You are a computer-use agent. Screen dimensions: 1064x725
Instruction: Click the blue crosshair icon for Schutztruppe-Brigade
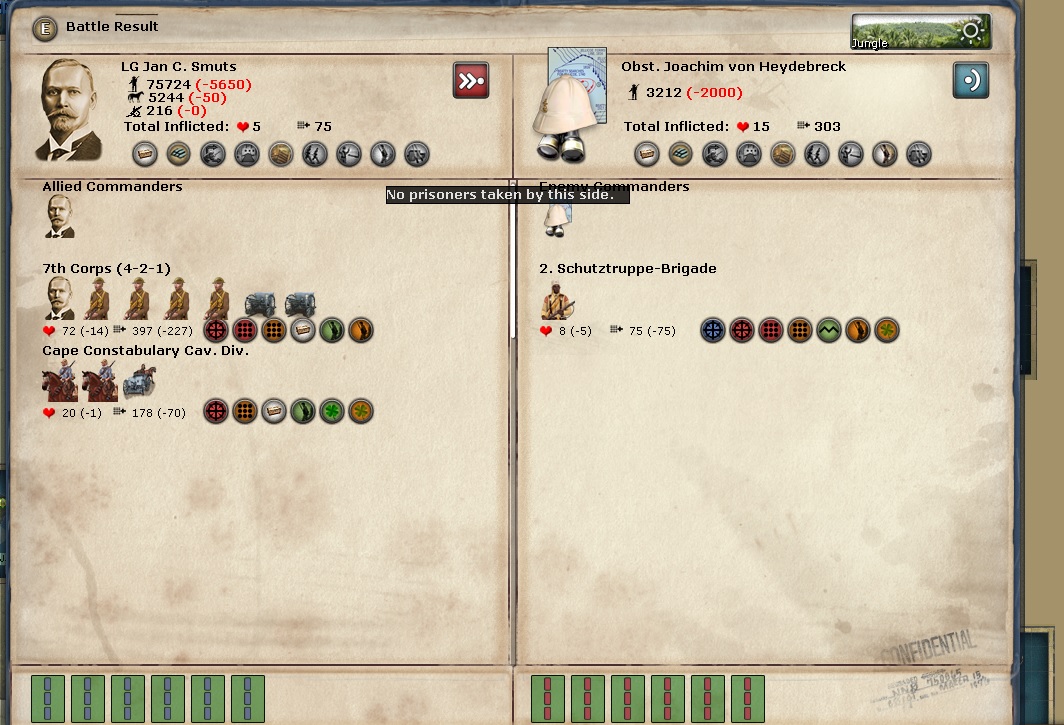[x=712, y=330]
